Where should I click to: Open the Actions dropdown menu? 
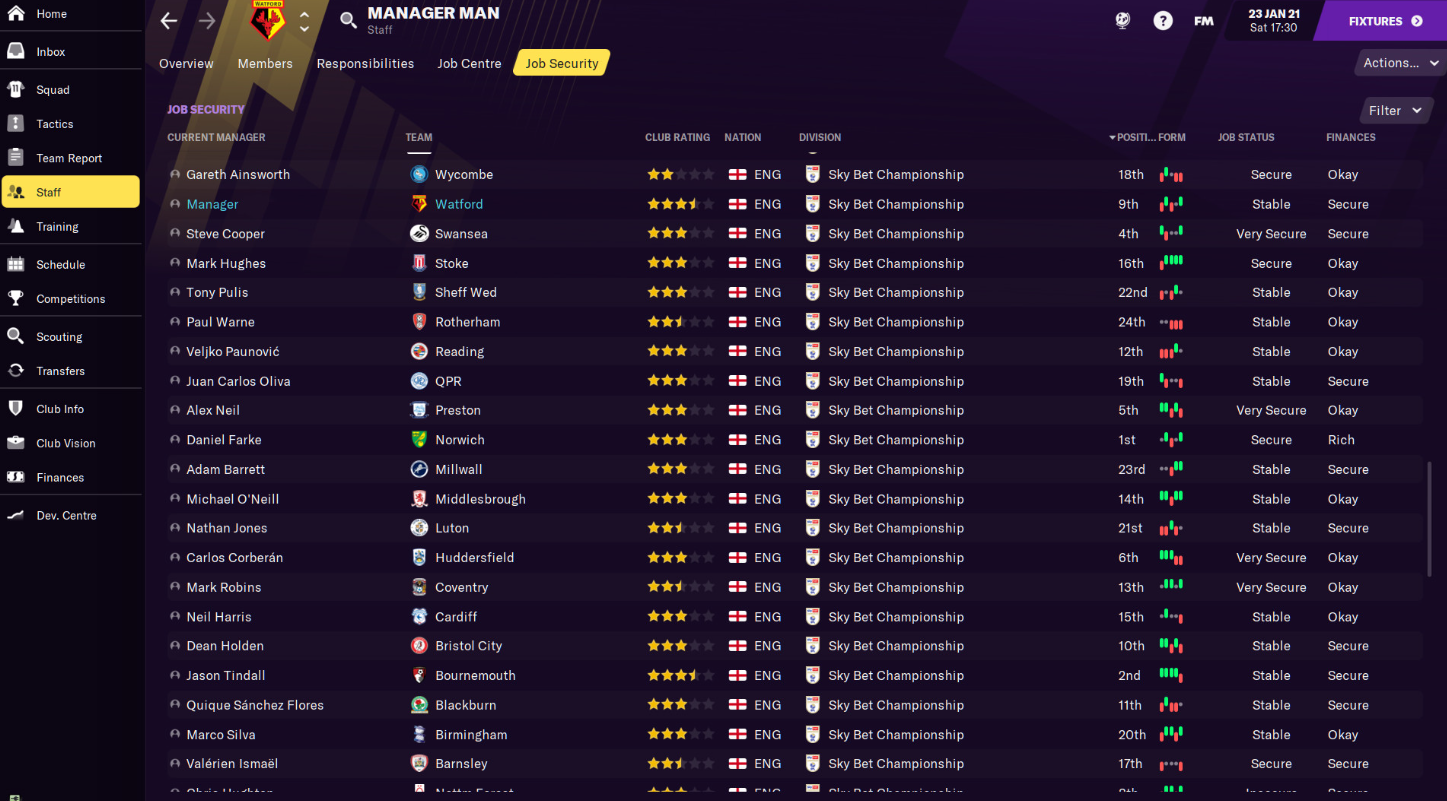1399,62
